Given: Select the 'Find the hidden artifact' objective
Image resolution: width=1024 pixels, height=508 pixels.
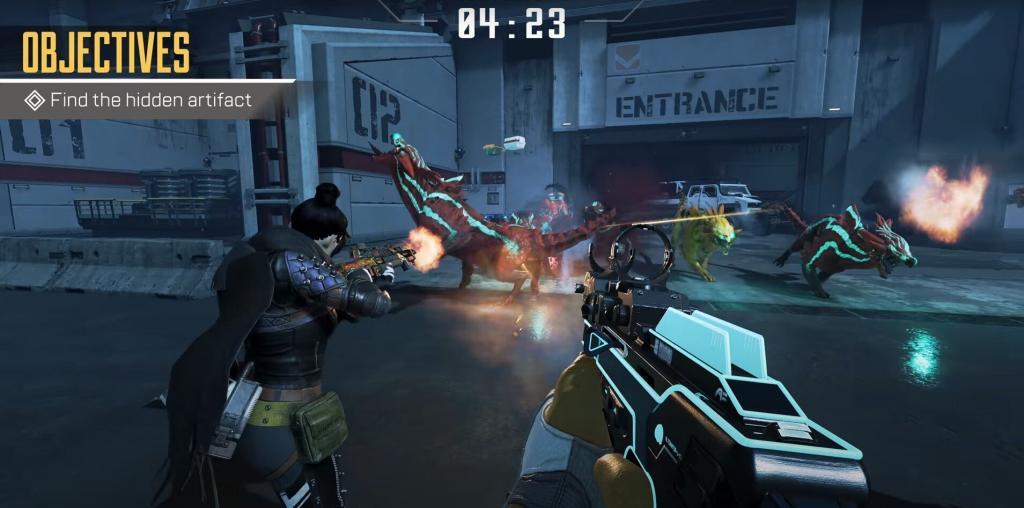Looking at the screenshot, I should click(140, 100).
